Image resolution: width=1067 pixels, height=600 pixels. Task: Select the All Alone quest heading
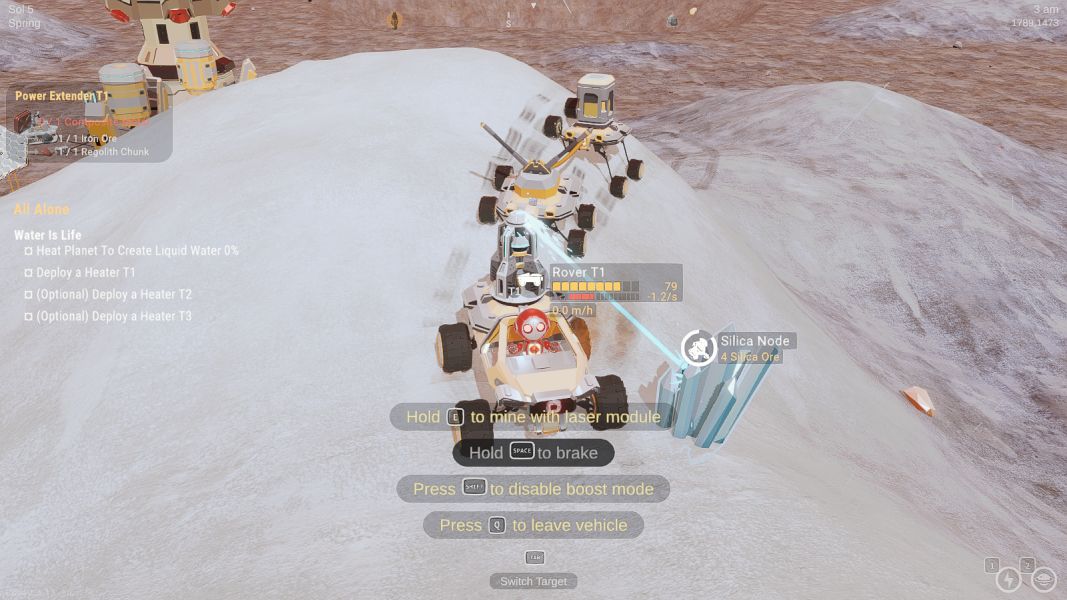tap(42, 209)
